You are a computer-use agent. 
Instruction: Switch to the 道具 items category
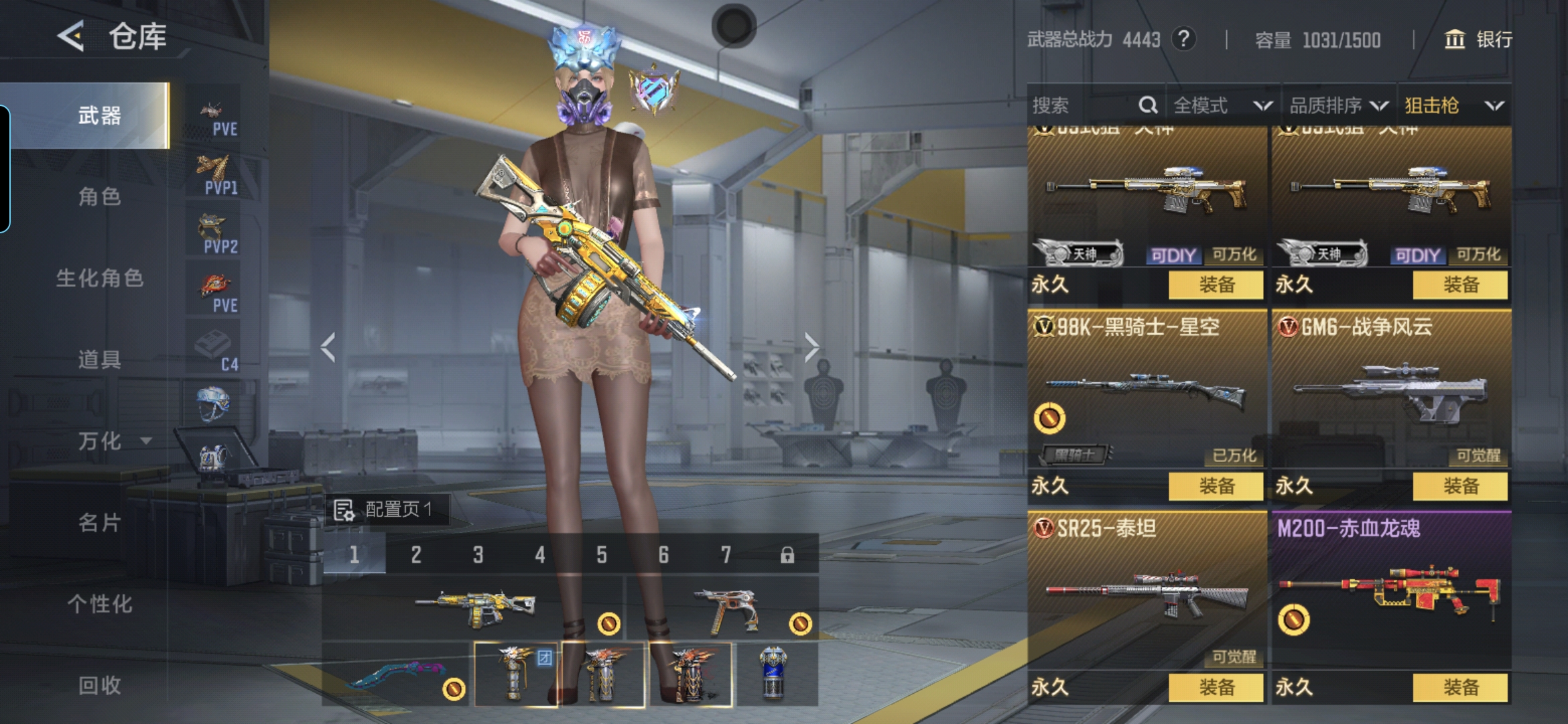pyautogui.click(x=99, y=360)
